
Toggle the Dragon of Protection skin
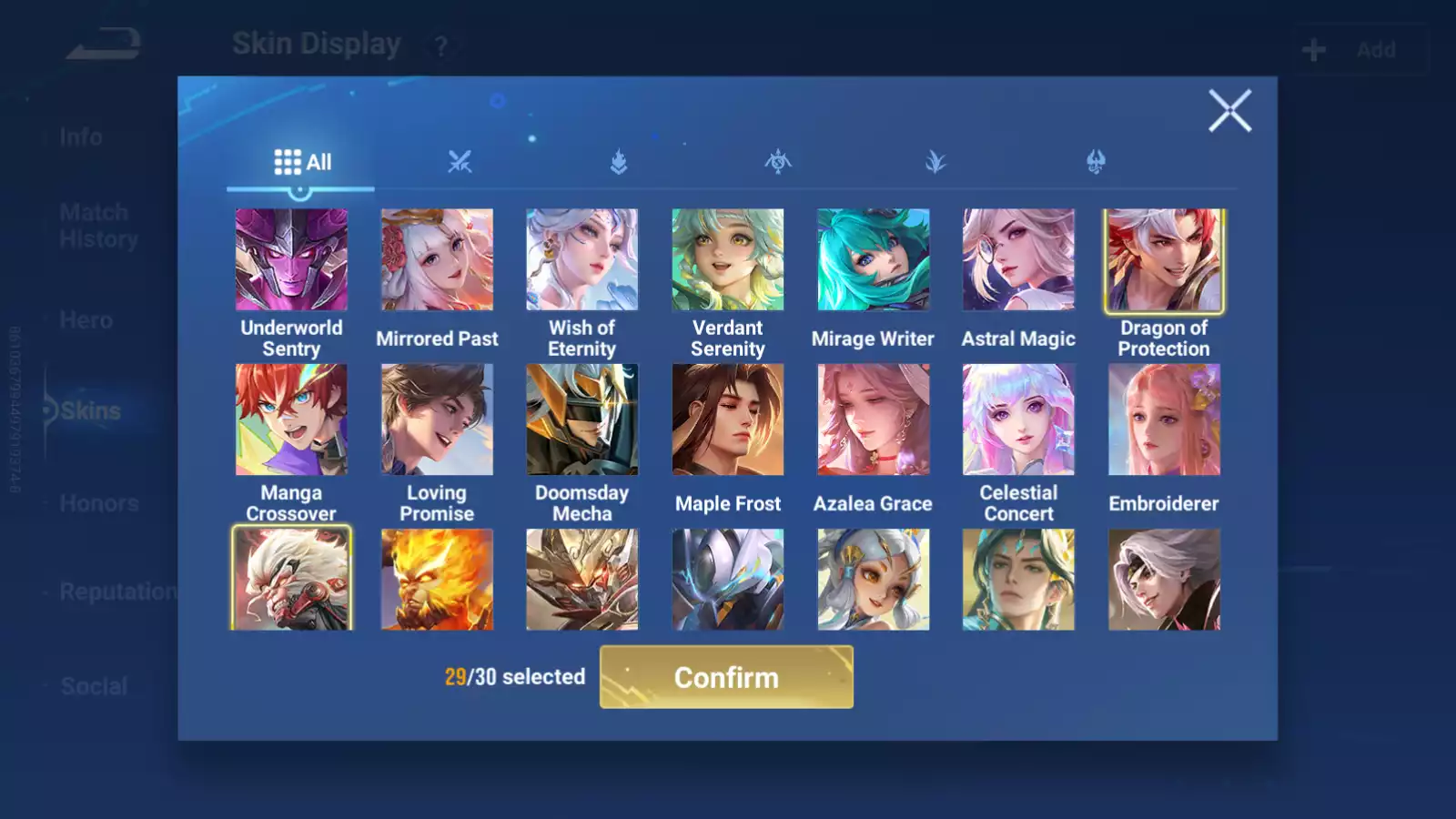pos(1164,260)
